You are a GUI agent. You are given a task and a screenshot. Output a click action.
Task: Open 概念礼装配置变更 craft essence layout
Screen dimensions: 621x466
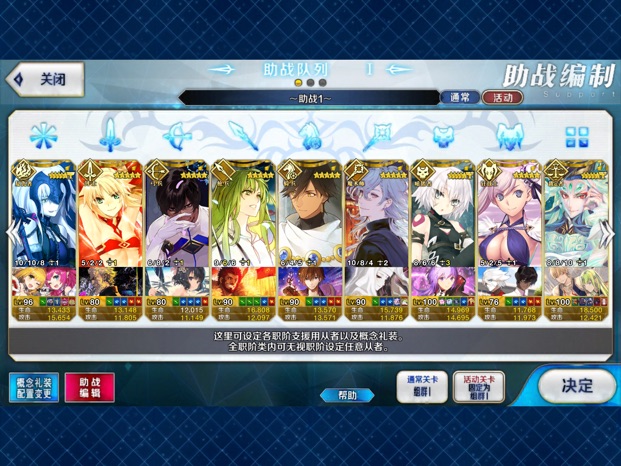33,388
